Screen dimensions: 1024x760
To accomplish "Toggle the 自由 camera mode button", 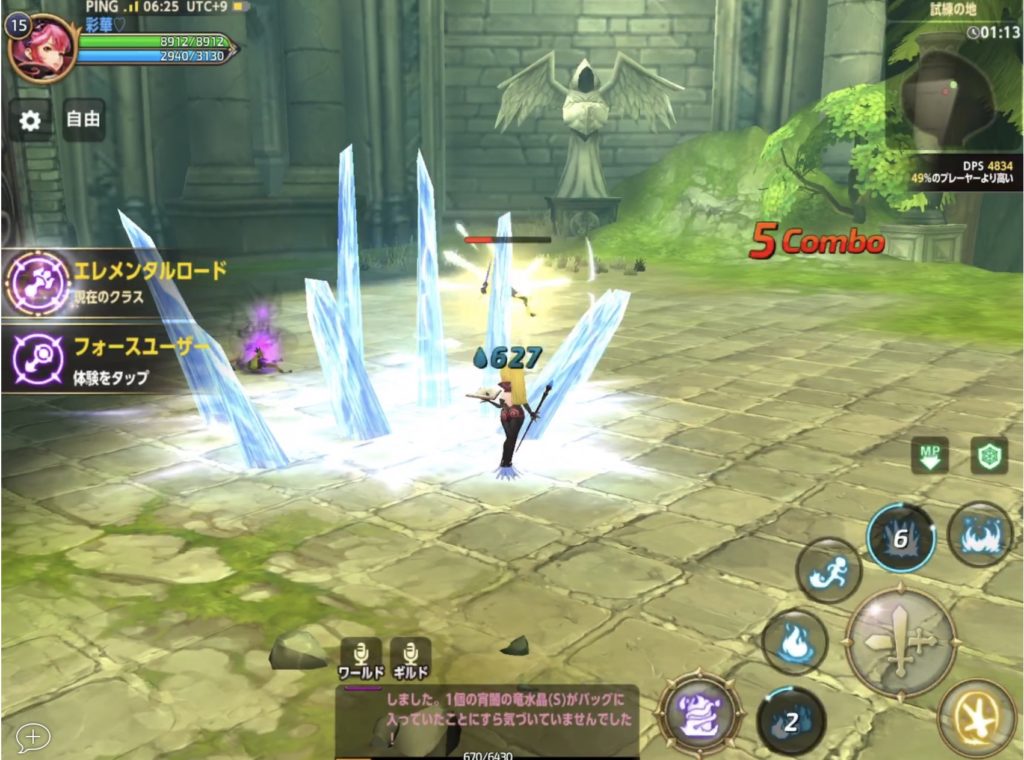I will coord(83,120).
